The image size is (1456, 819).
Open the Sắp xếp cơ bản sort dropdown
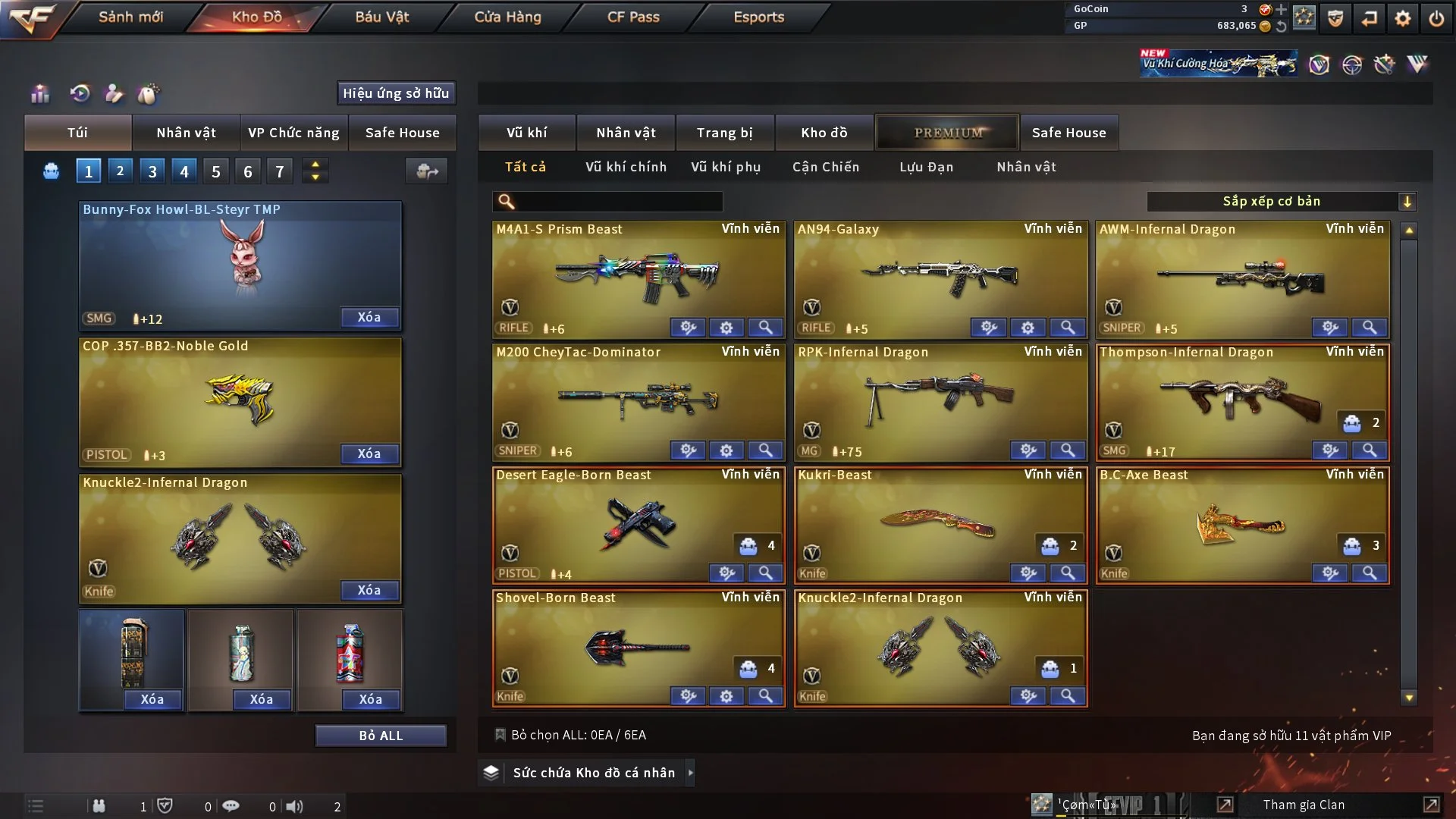[1281, 202]
